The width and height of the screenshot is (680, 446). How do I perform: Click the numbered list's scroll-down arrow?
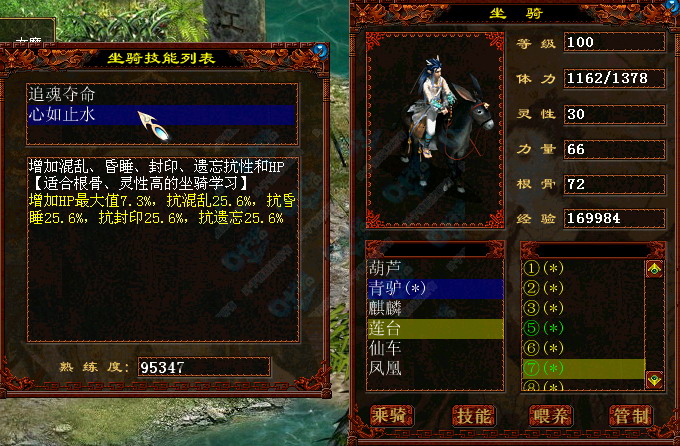[x=654, y=379]
